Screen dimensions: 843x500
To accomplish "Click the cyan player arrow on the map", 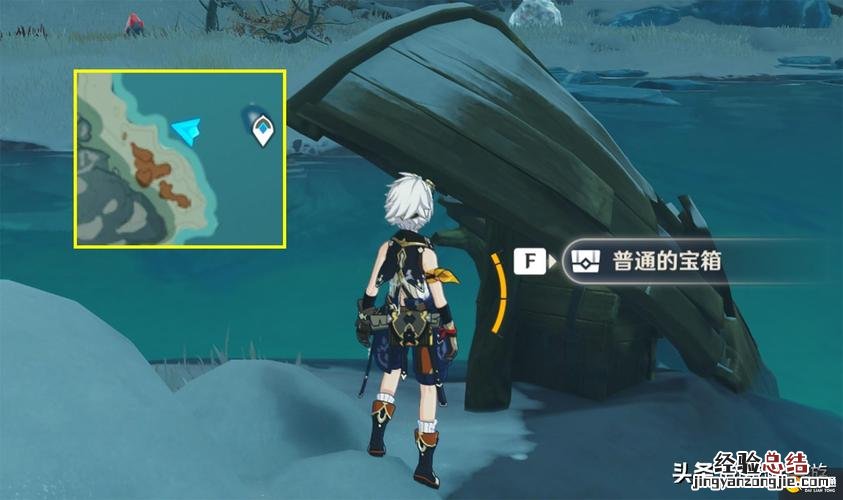I will (x=187, y=130).
